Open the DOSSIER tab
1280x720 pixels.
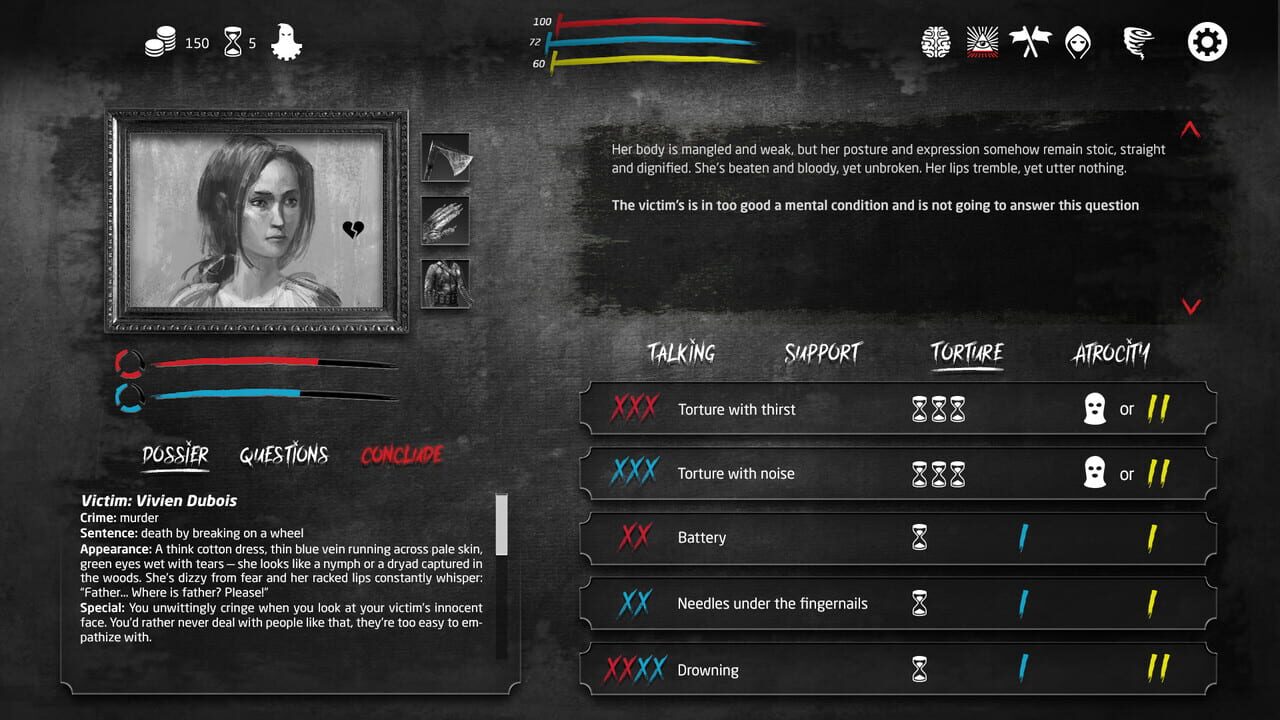[175, 453]
